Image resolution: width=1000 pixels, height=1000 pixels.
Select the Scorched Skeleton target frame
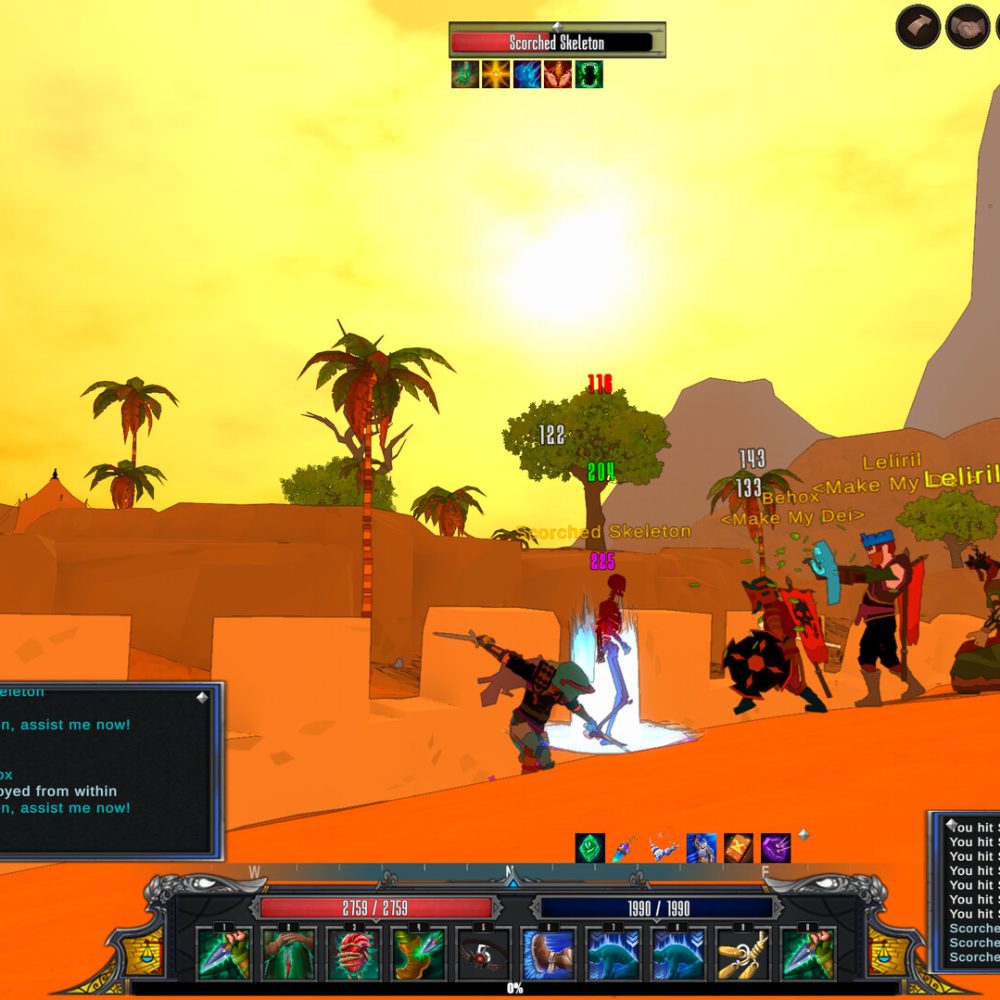click(557, 42)
